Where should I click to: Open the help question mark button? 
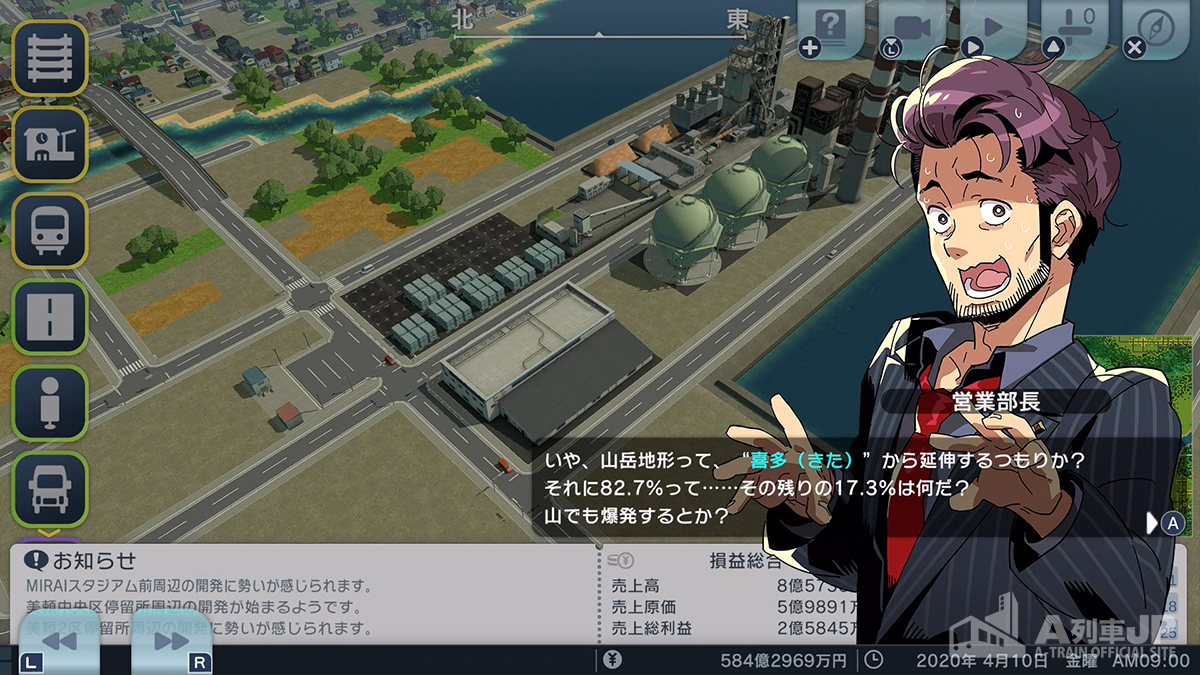point(830,28)
